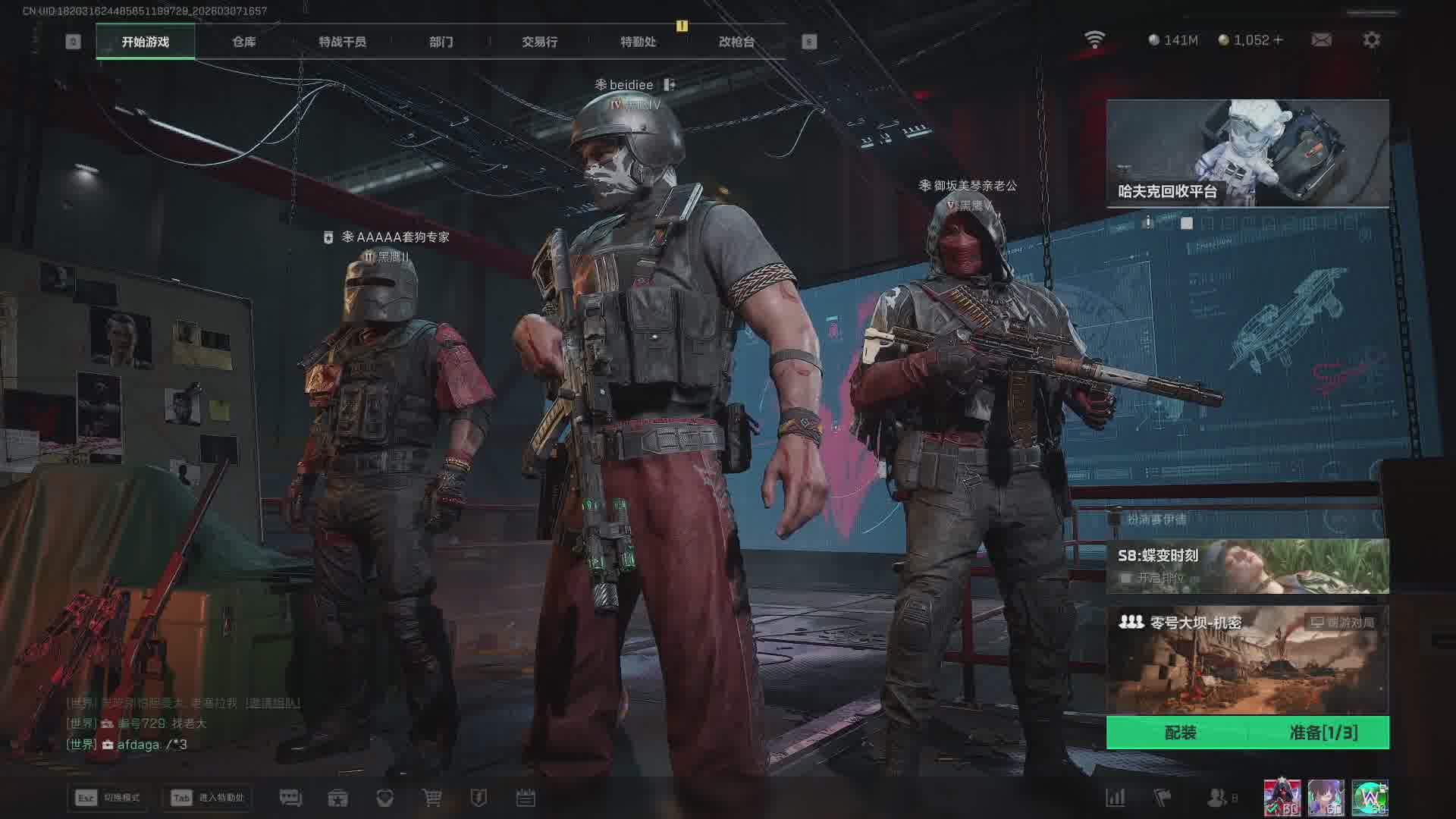Viewport: 1456px width, 819px height.
Task: Open settings with the gear icon
Action: pyautogui.click(x=1371, y=40)
